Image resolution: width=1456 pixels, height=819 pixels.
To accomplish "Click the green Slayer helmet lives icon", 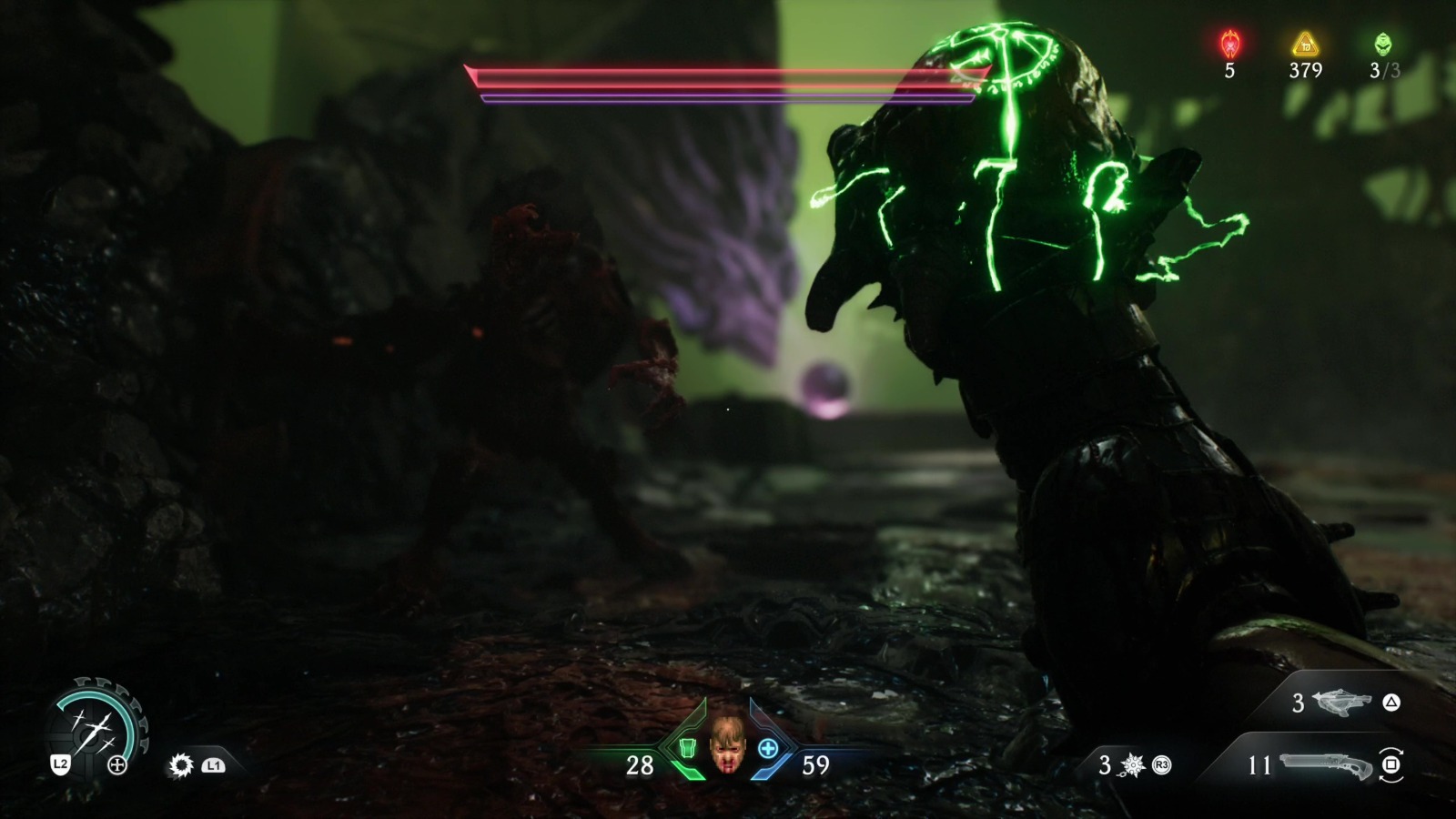I will click(1383, 43).
